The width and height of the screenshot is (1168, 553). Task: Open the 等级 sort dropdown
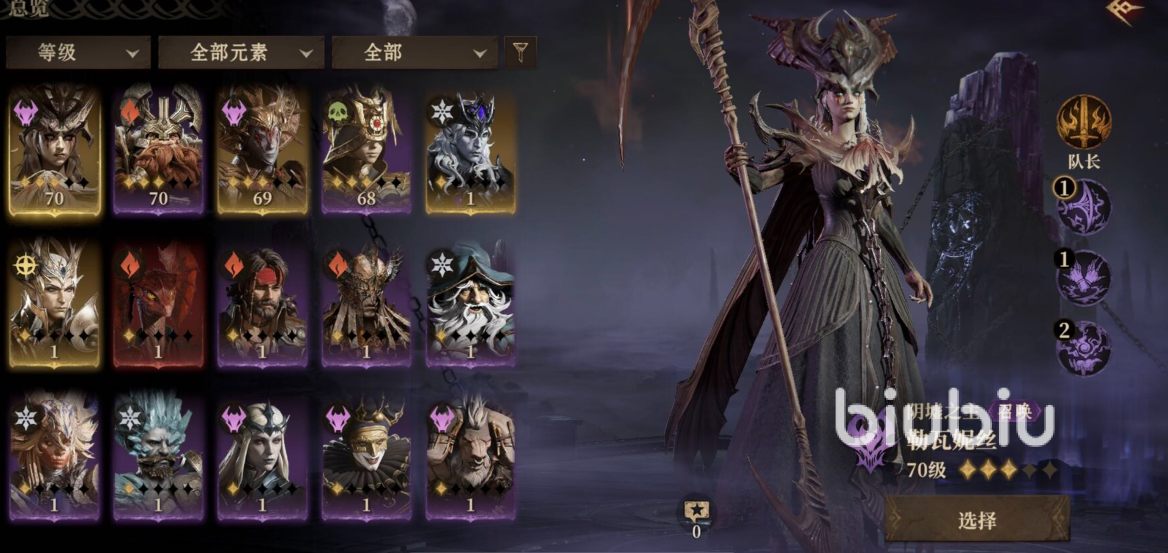pyautogui.click(x=77, y=52)
